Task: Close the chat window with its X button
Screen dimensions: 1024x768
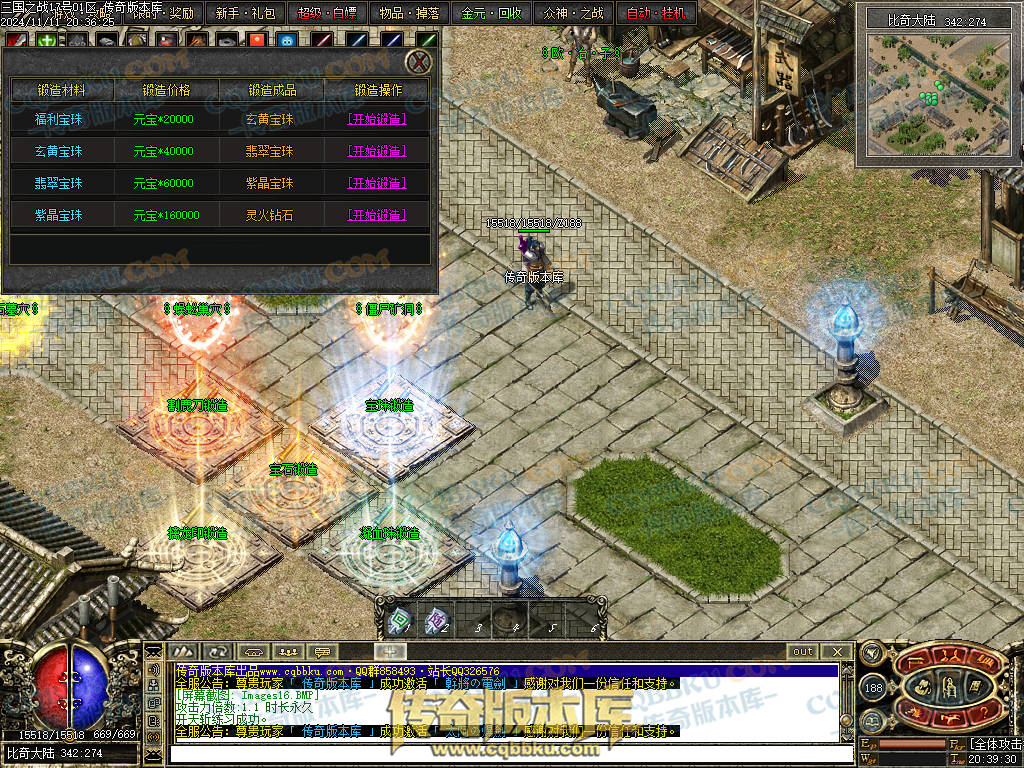Action: [x=837, y=652]
